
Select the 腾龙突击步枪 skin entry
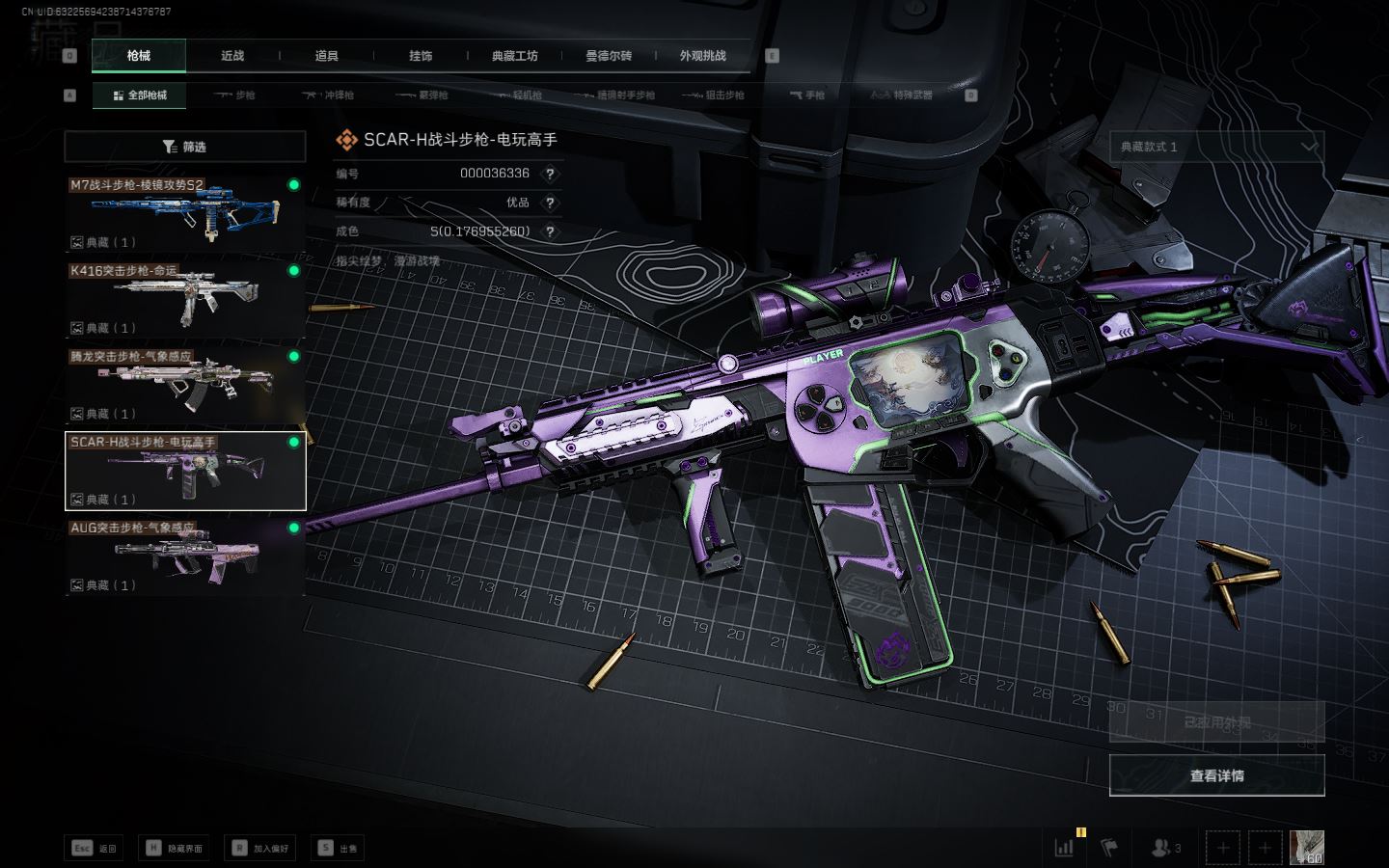click(184, 385)
